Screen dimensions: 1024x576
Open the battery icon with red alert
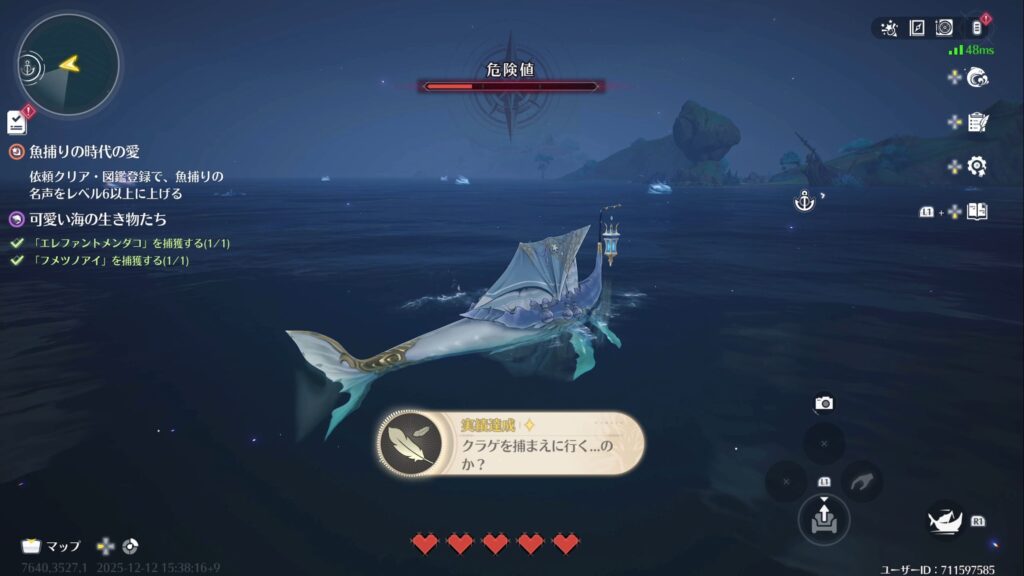click(x=977, y=28)
